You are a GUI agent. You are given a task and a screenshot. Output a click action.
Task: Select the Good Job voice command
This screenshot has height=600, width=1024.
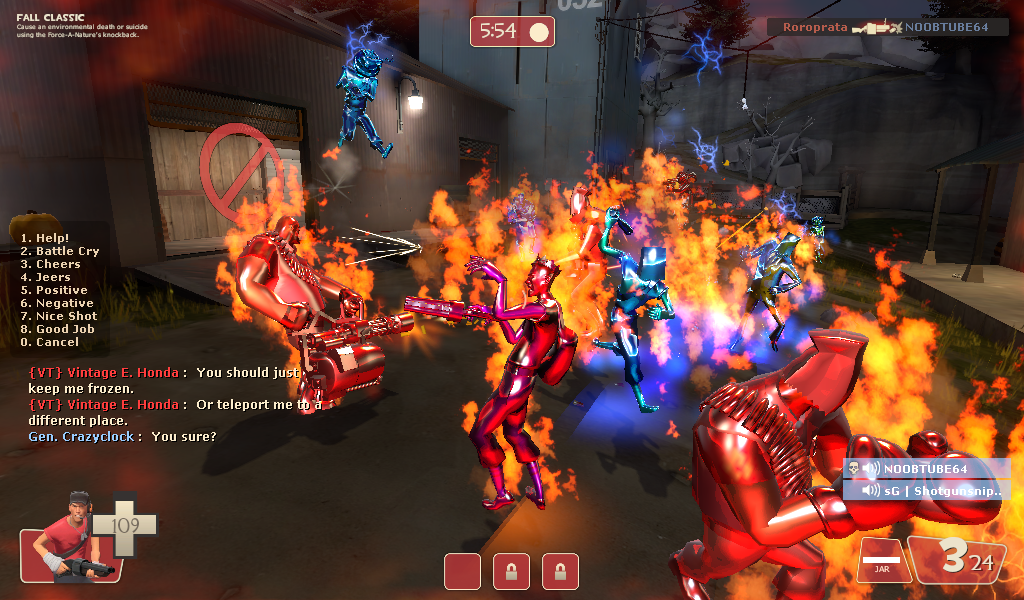pyautogui.click(x=57, y=329)
